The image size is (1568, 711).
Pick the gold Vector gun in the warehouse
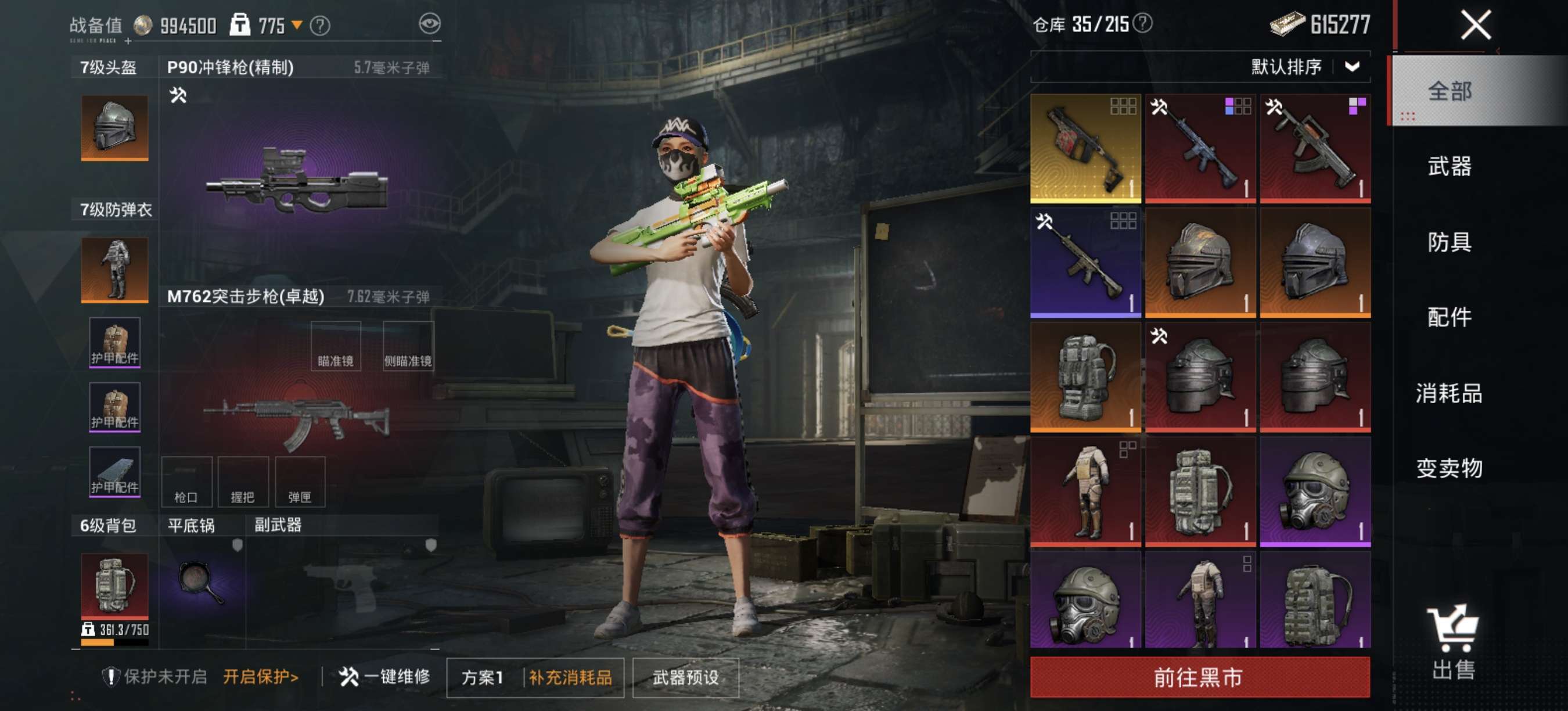click(x=1085, y=149)
